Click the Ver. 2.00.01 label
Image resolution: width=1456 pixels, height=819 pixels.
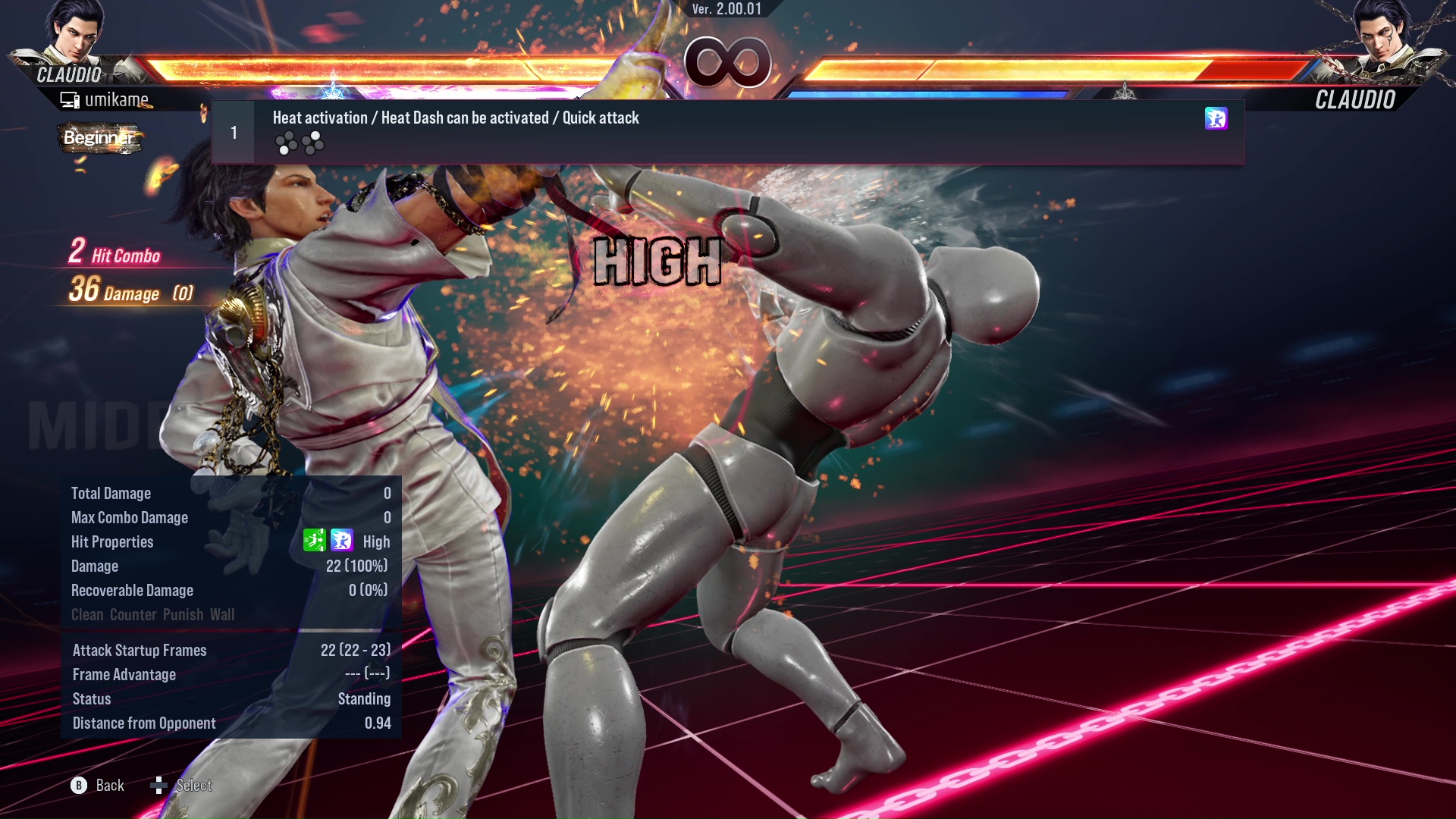click(x=726, y=10)
